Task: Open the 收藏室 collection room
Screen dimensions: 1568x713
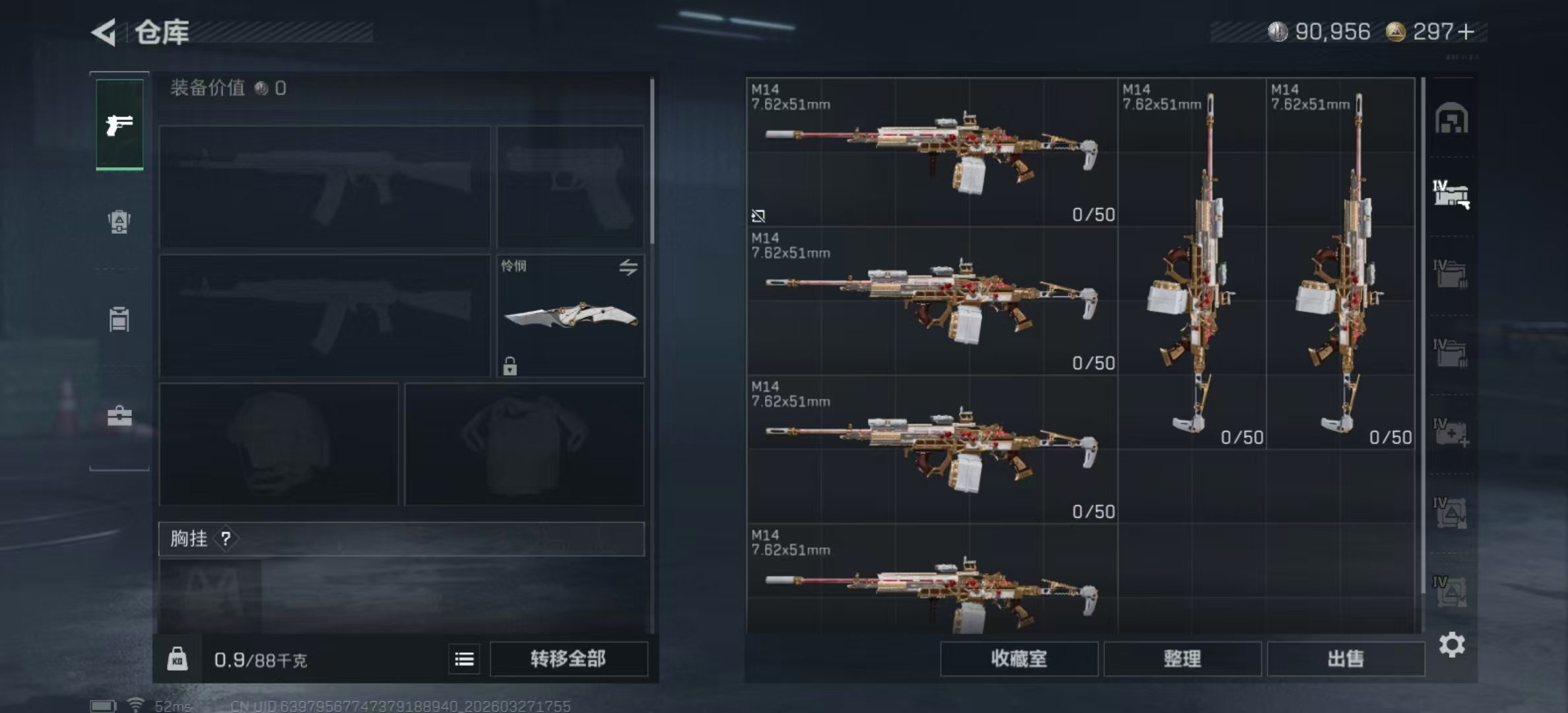Action: click(1018, 658)
